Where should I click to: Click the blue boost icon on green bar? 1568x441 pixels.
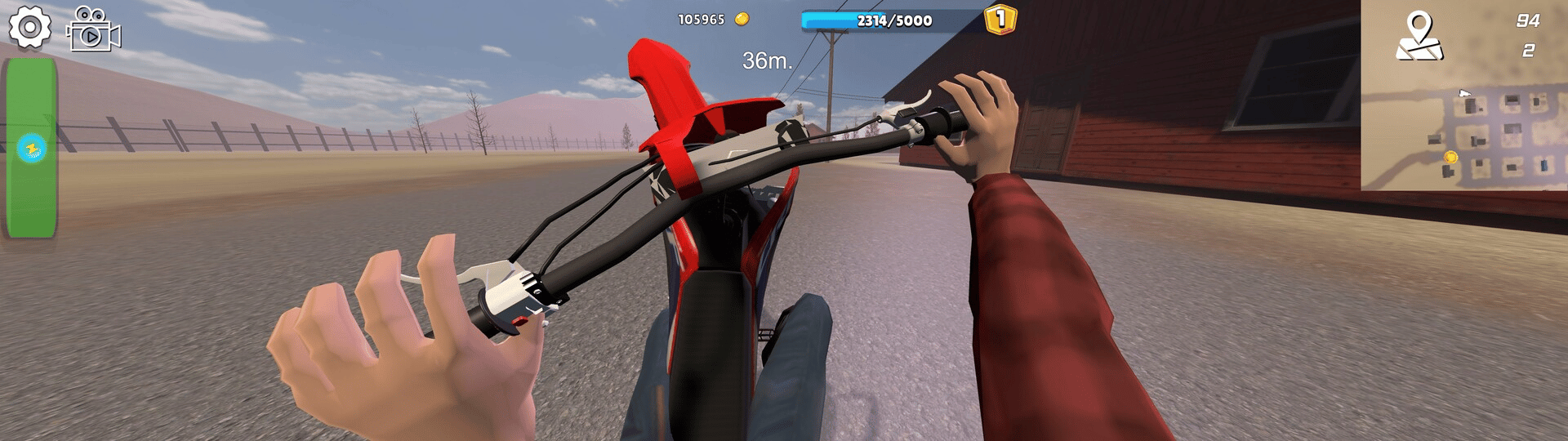click(32, 149)
